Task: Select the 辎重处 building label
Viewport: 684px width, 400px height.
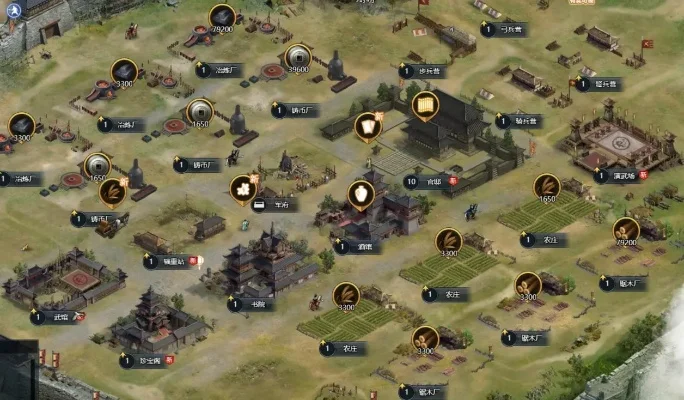Action: tap(170, 261)
